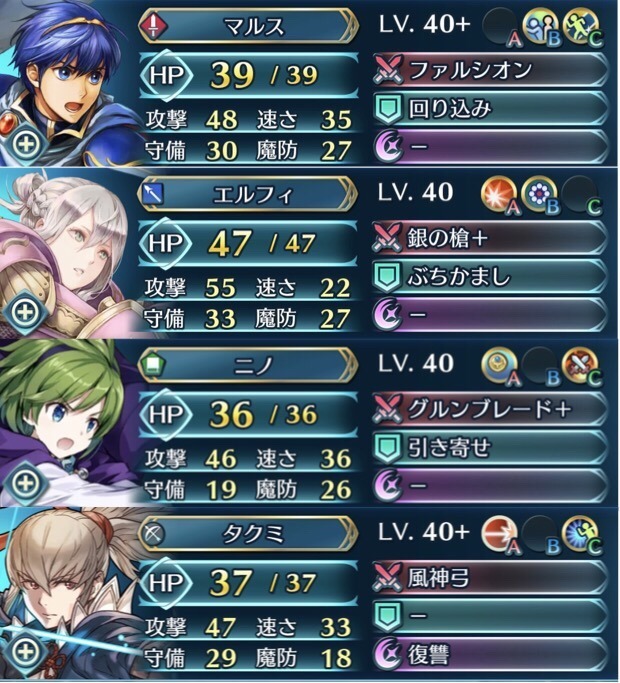This screenshot has width=620, height=683.
Task: Tap Marth's C passive skill icon
Action: tap(581, 24)
